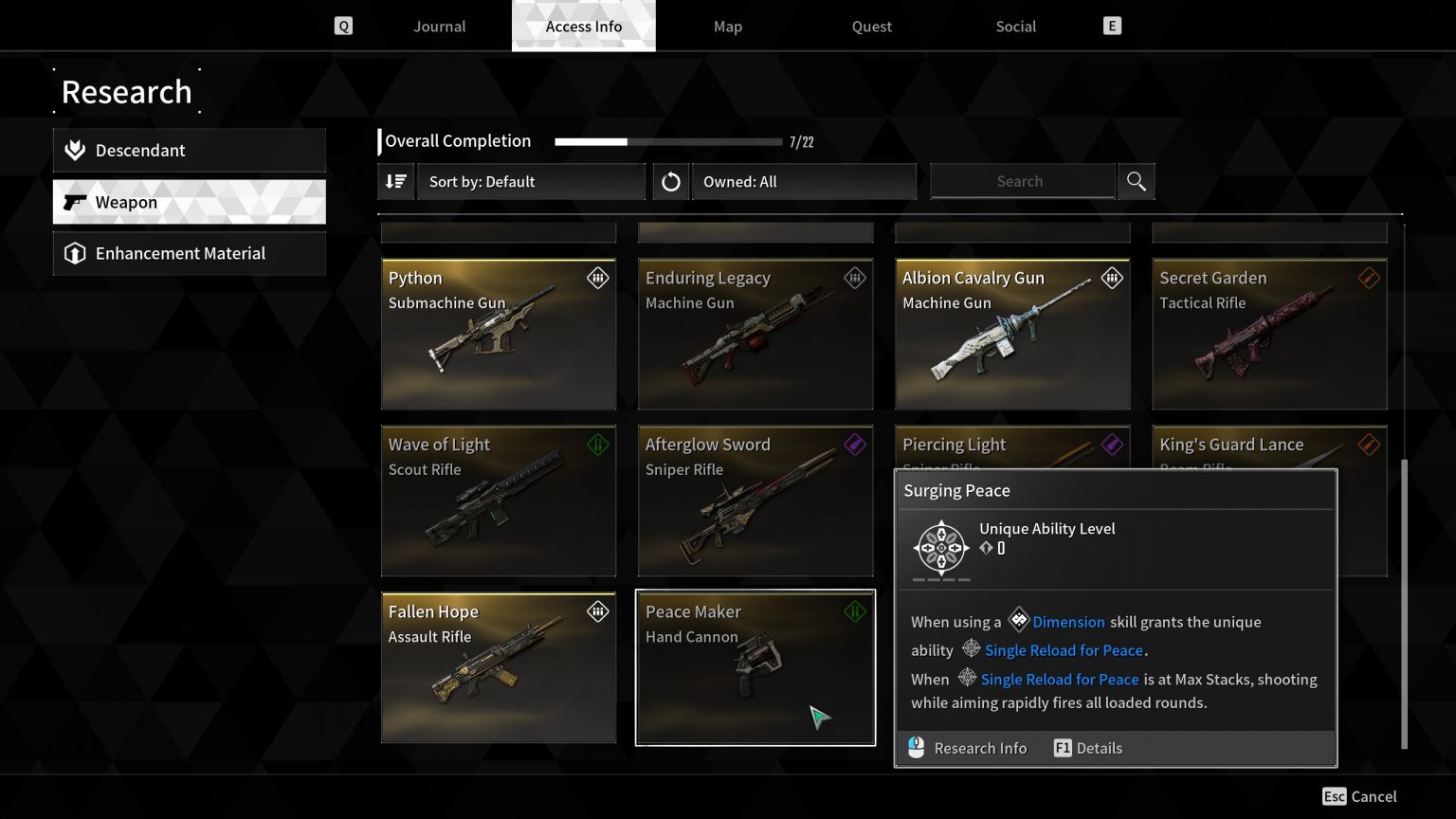The width and height of the screenshot is (1456, 819).
Task: Click the rarity icon on the Python card
Action: (x=597, y=277)
